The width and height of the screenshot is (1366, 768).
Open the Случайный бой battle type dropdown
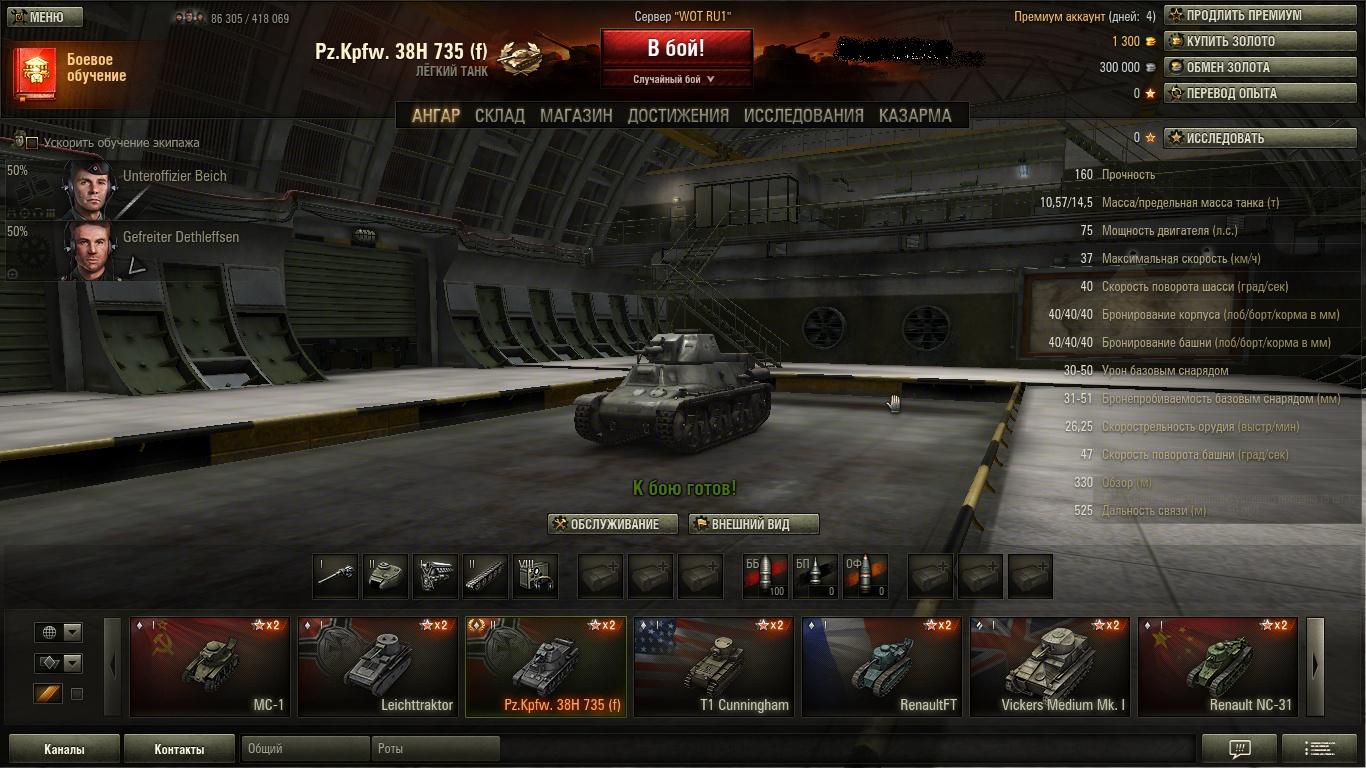[676, 79]
